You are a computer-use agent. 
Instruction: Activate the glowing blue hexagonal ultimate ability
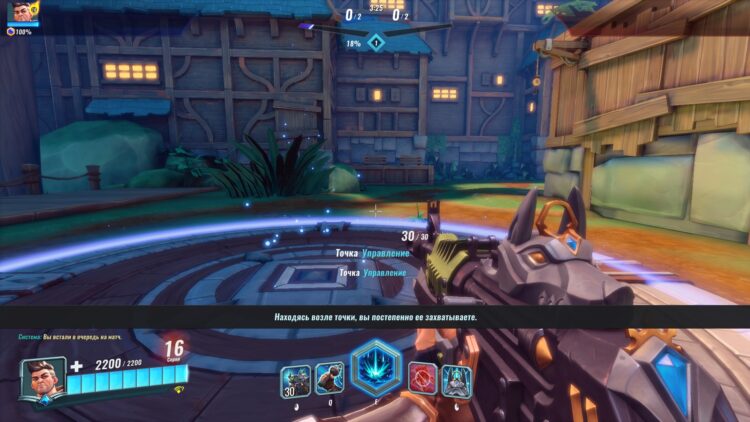coord(375,369)
